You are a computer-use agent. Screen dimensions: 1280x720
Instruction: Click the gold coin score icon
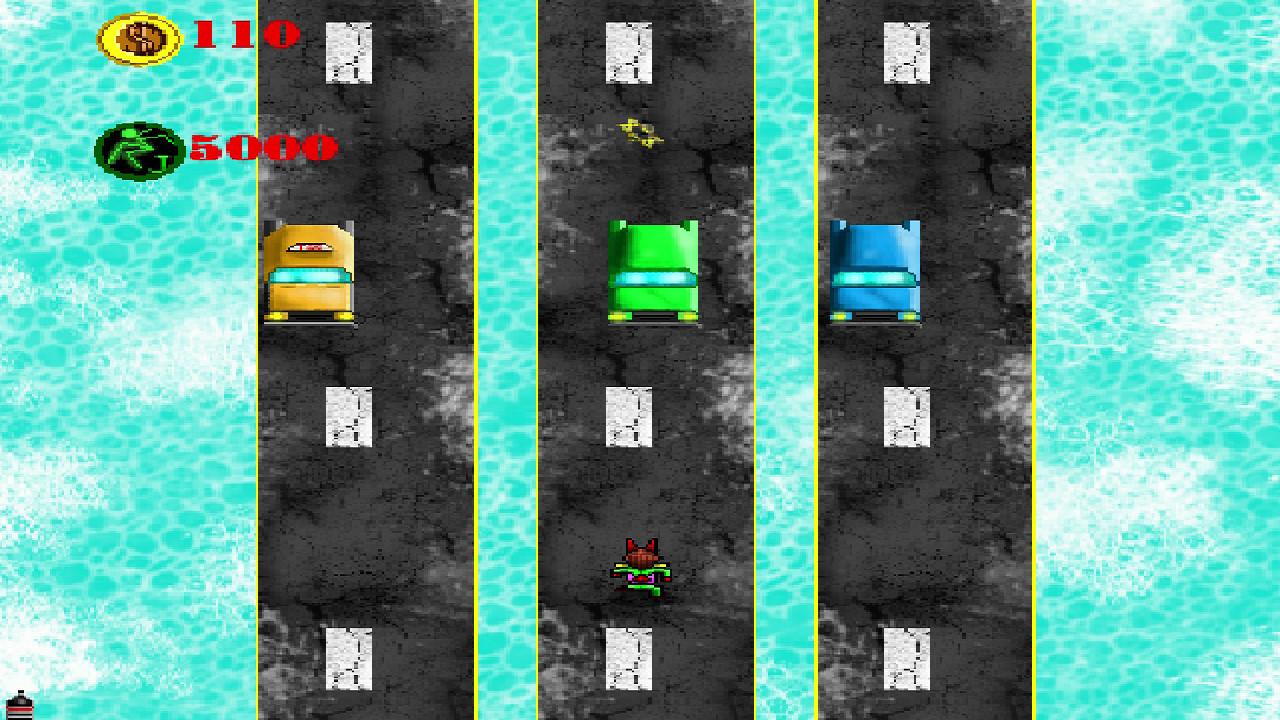tap(138, 37)
